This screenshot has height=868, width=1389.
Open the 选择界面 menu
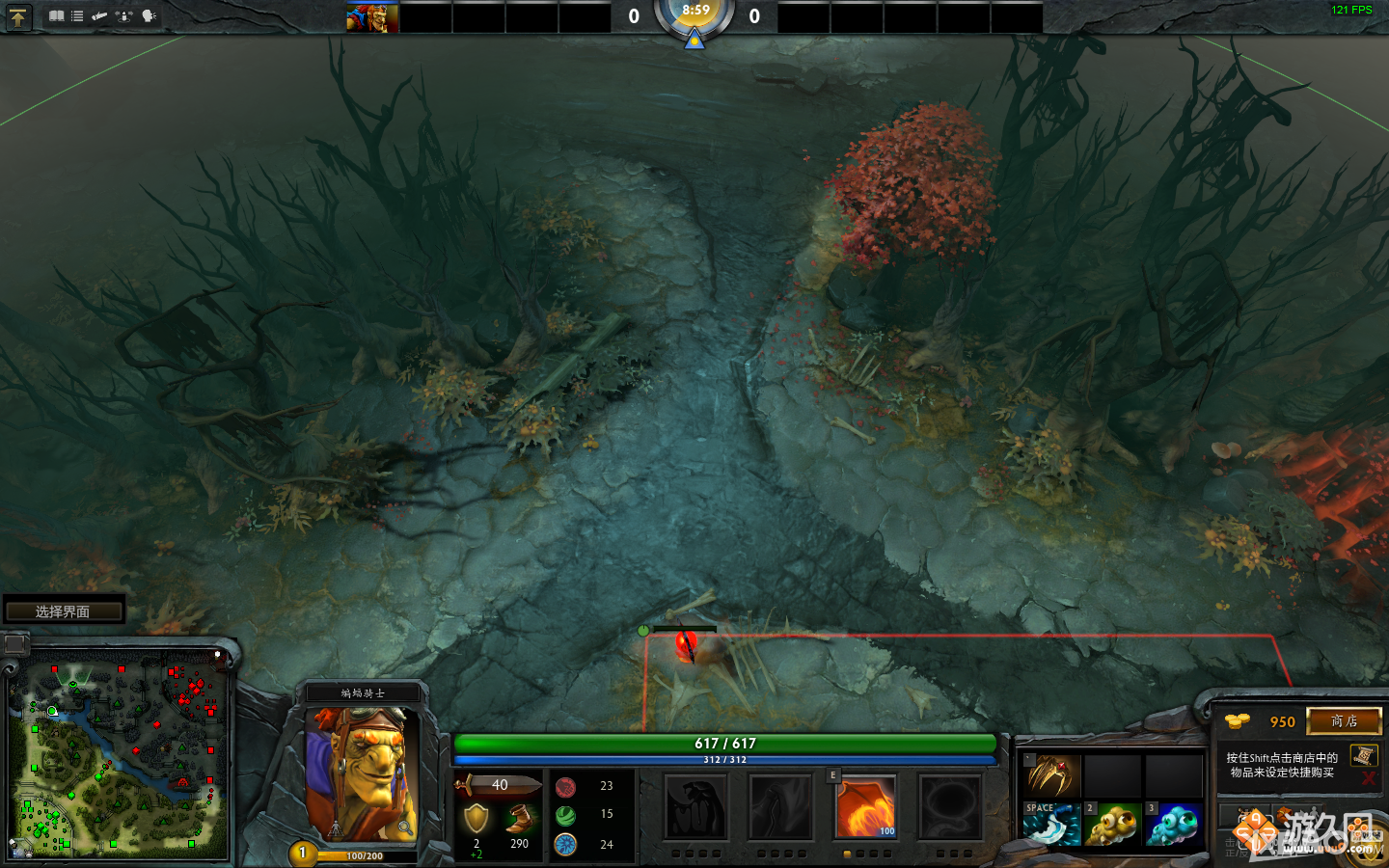point(64,610)
